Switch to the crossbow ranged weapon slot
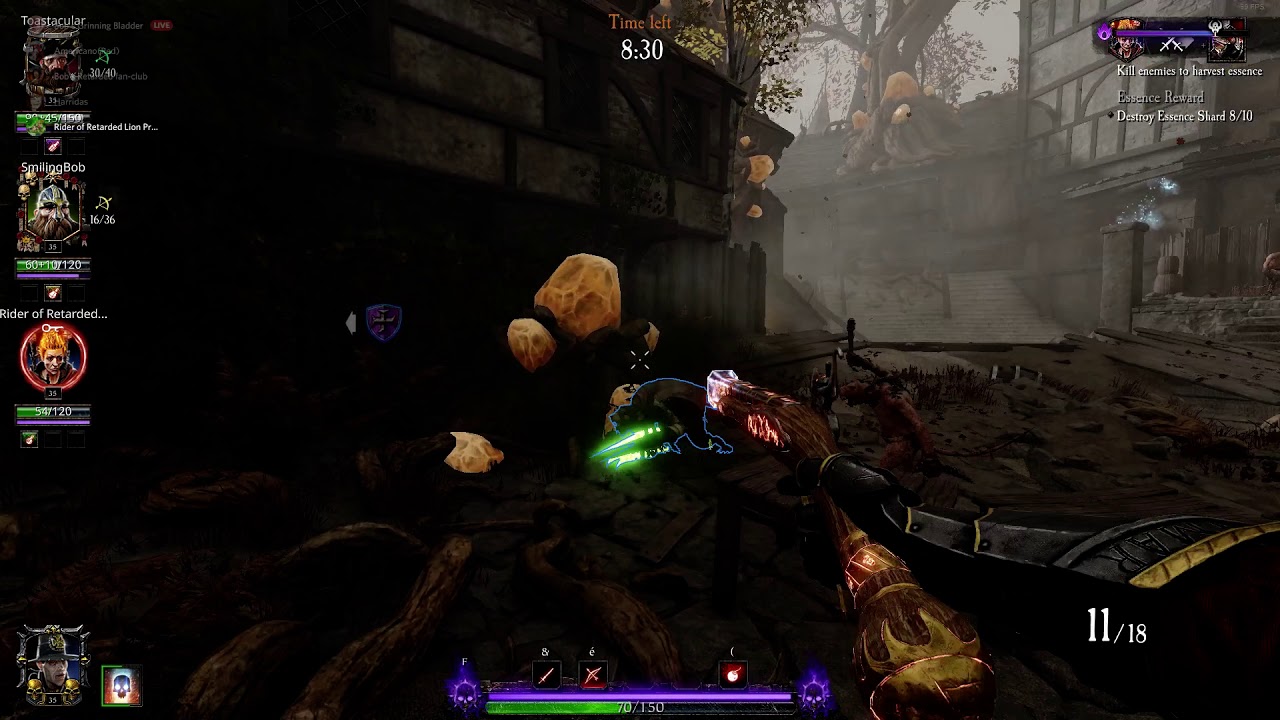 tap(592, 676)
